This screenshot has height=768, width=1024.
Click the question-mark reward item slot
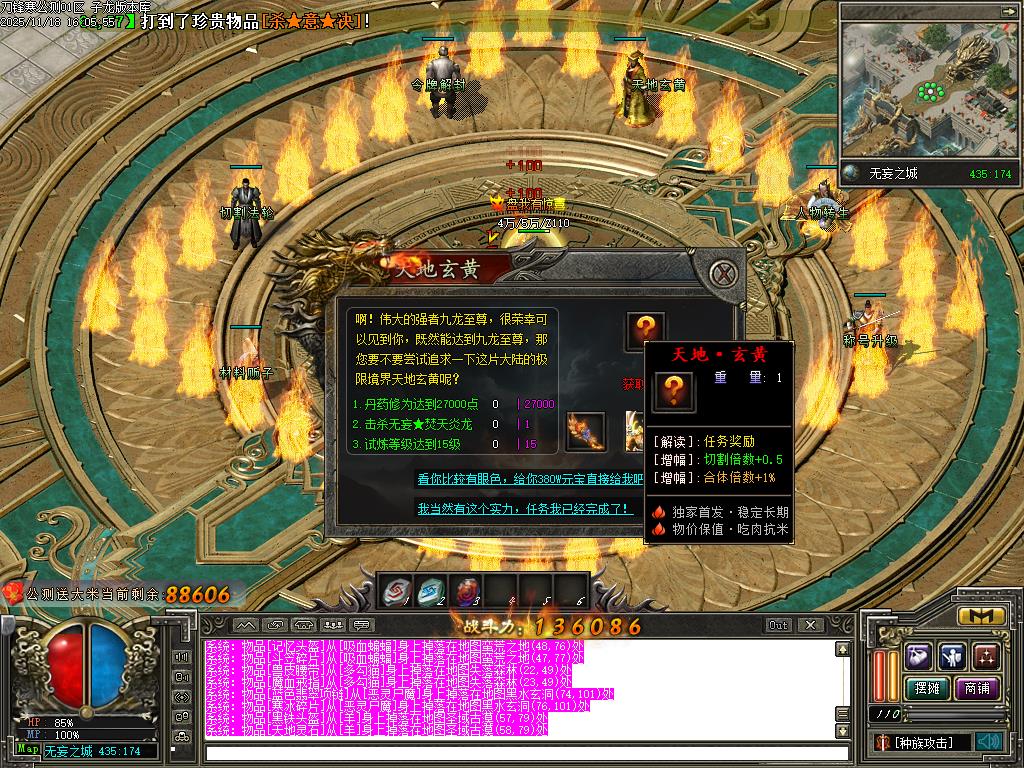(646, 331)
